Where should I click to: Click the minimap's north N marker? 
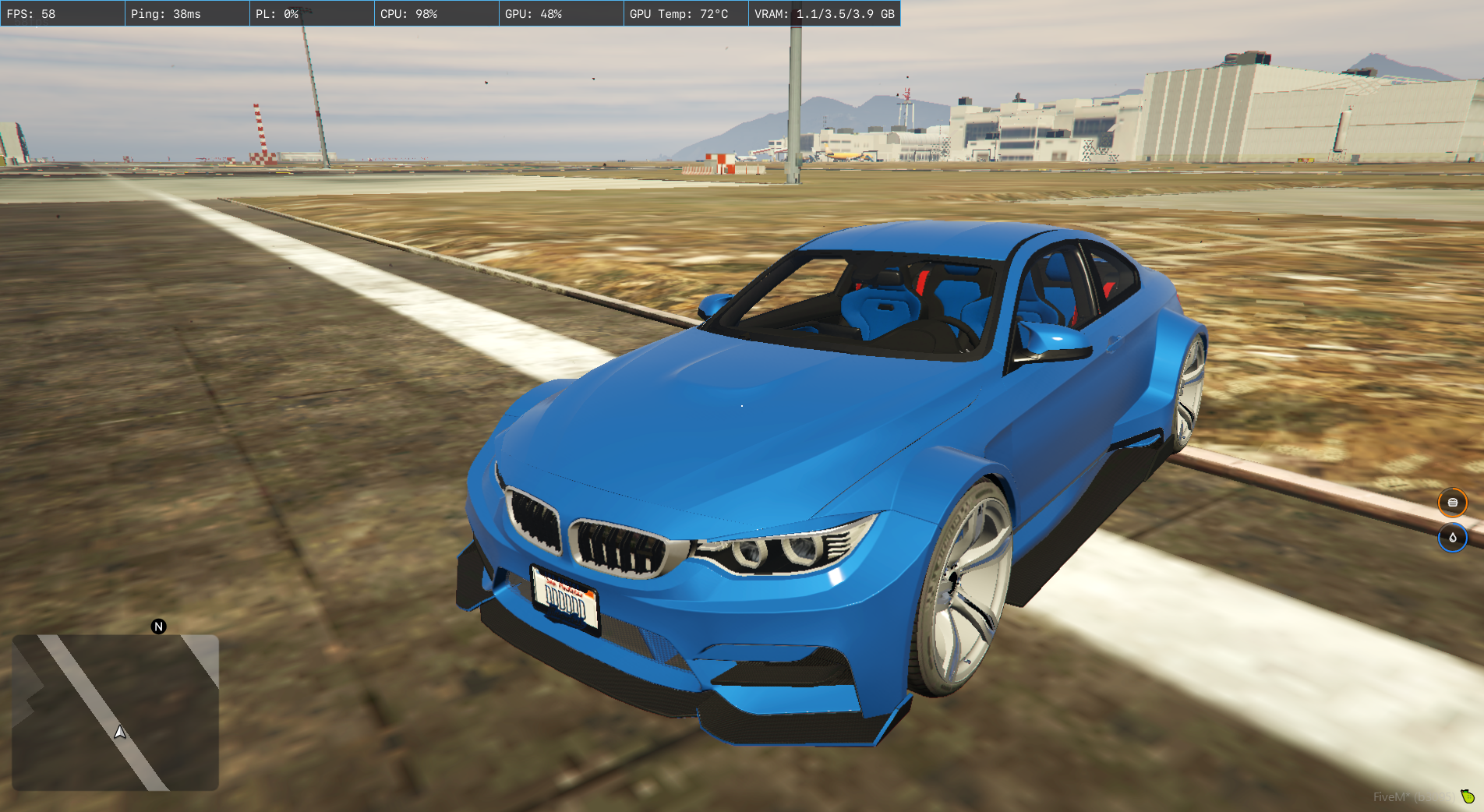coord(158,627)
